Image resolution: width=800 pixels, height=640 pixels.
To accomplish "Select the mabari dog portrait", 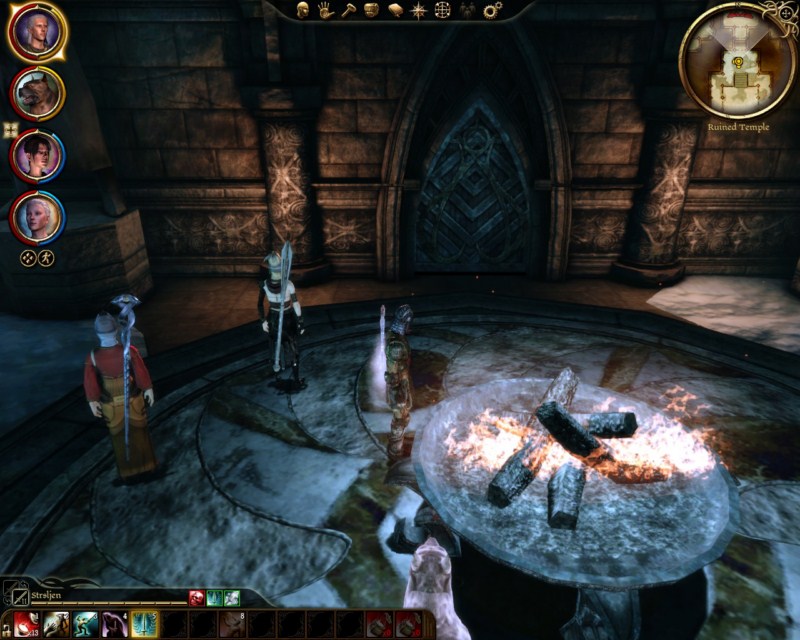I will click(37, 94).
